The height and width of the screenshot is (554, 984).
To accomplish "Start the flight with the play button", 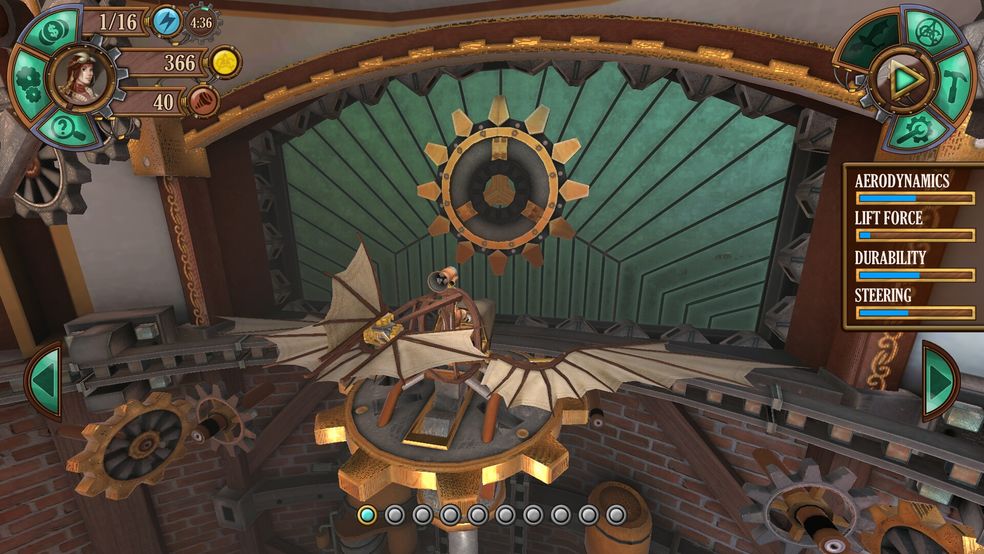I will tap(906, 77).
